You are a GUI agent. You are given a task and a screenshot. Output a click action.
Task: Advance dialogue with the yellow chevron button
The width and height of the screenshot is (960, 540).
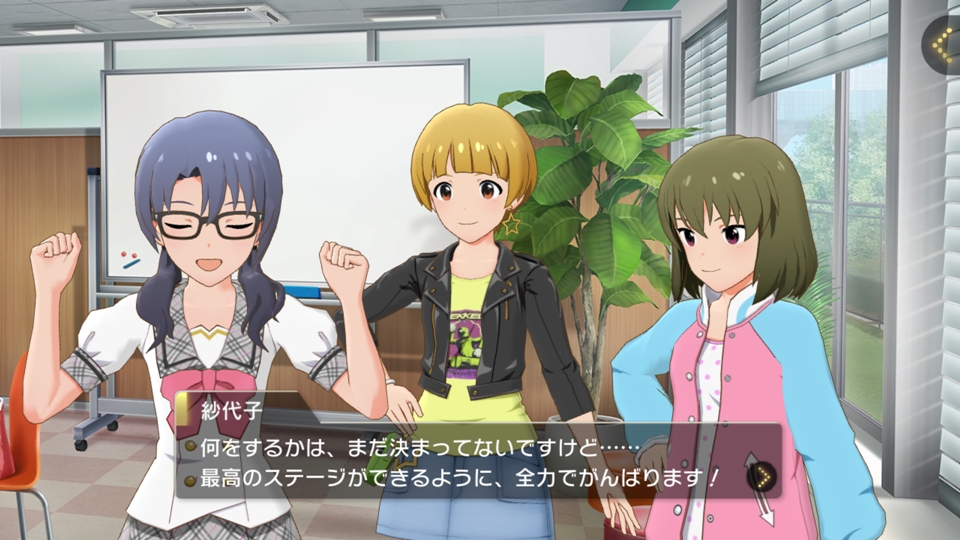pyautogui.click(x=762, y=477)
